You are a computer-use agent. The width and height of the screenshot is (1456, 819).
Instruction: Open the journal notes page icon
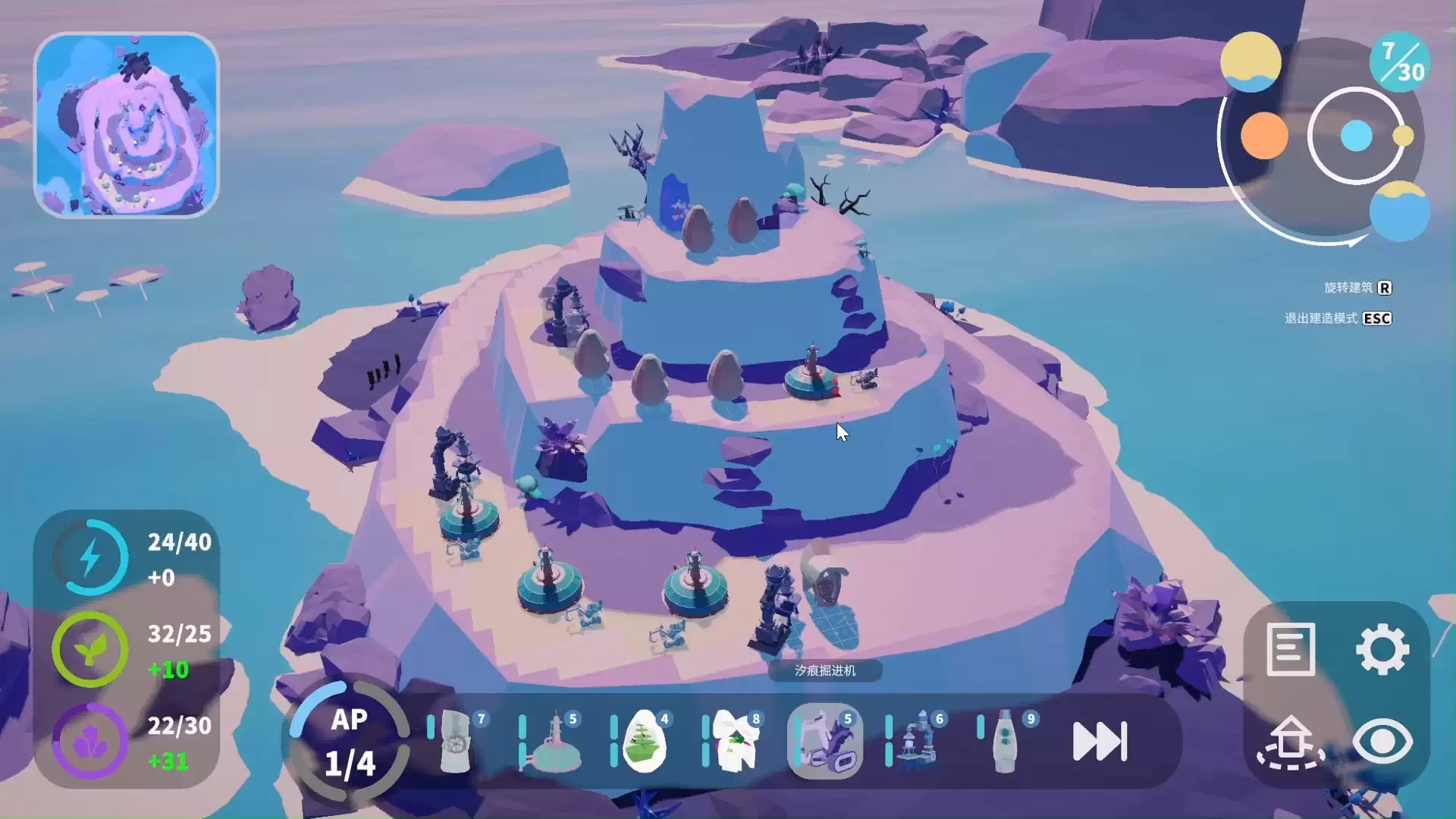click(x=1290, y=649)
